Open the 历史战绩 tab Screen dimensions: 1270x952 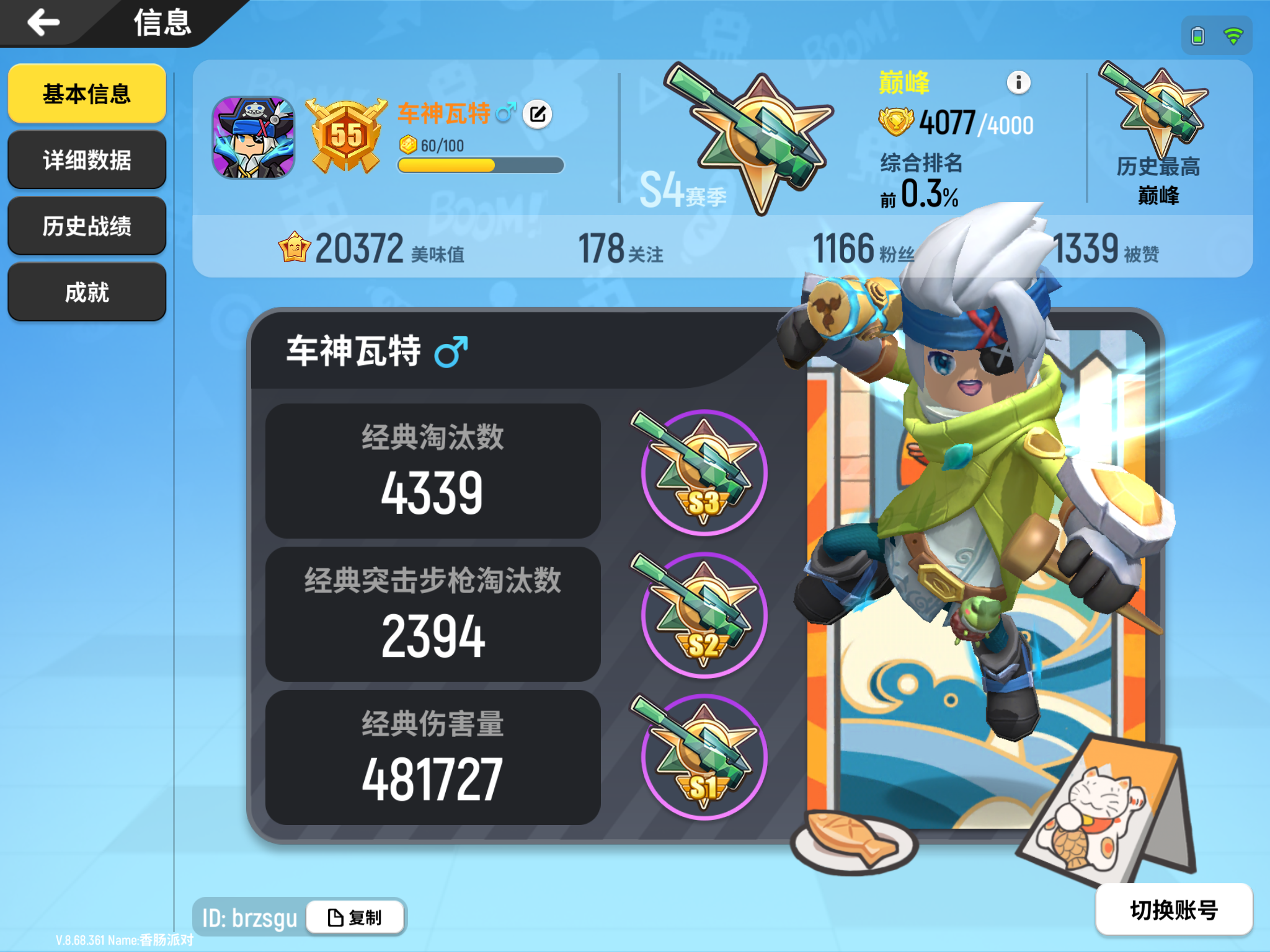pyautogui.click(x=87, y=226)
